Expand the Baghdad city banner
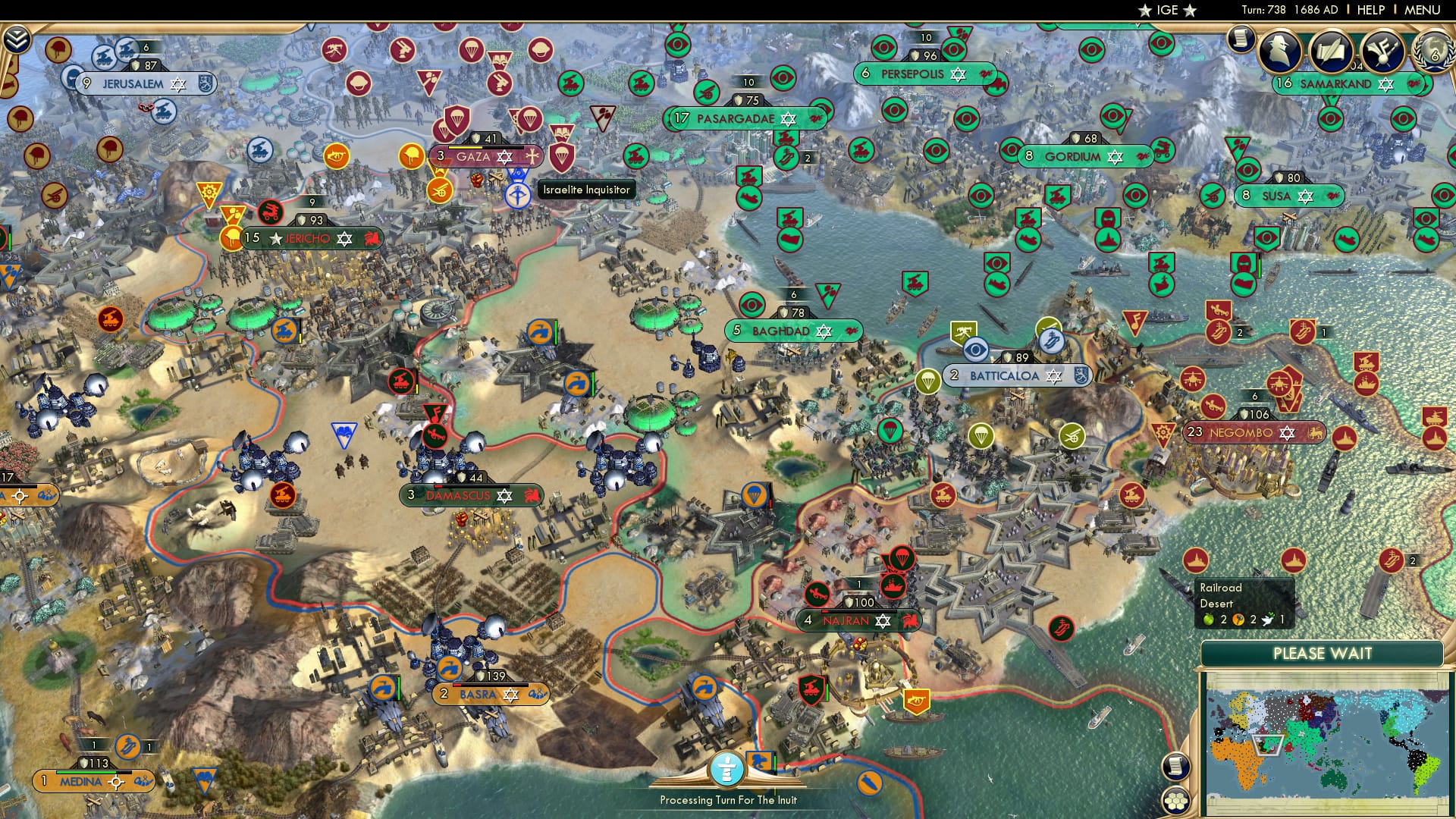The image size is (1456, 819). pyautogui.click(x=795, y=330)
